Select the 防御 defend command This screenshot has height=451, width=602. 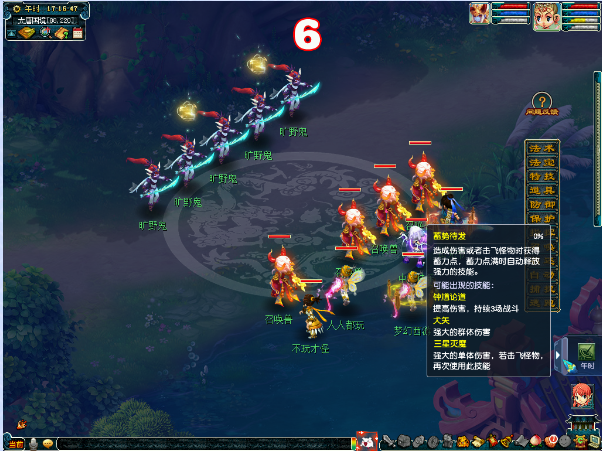(x=541, y=204)
